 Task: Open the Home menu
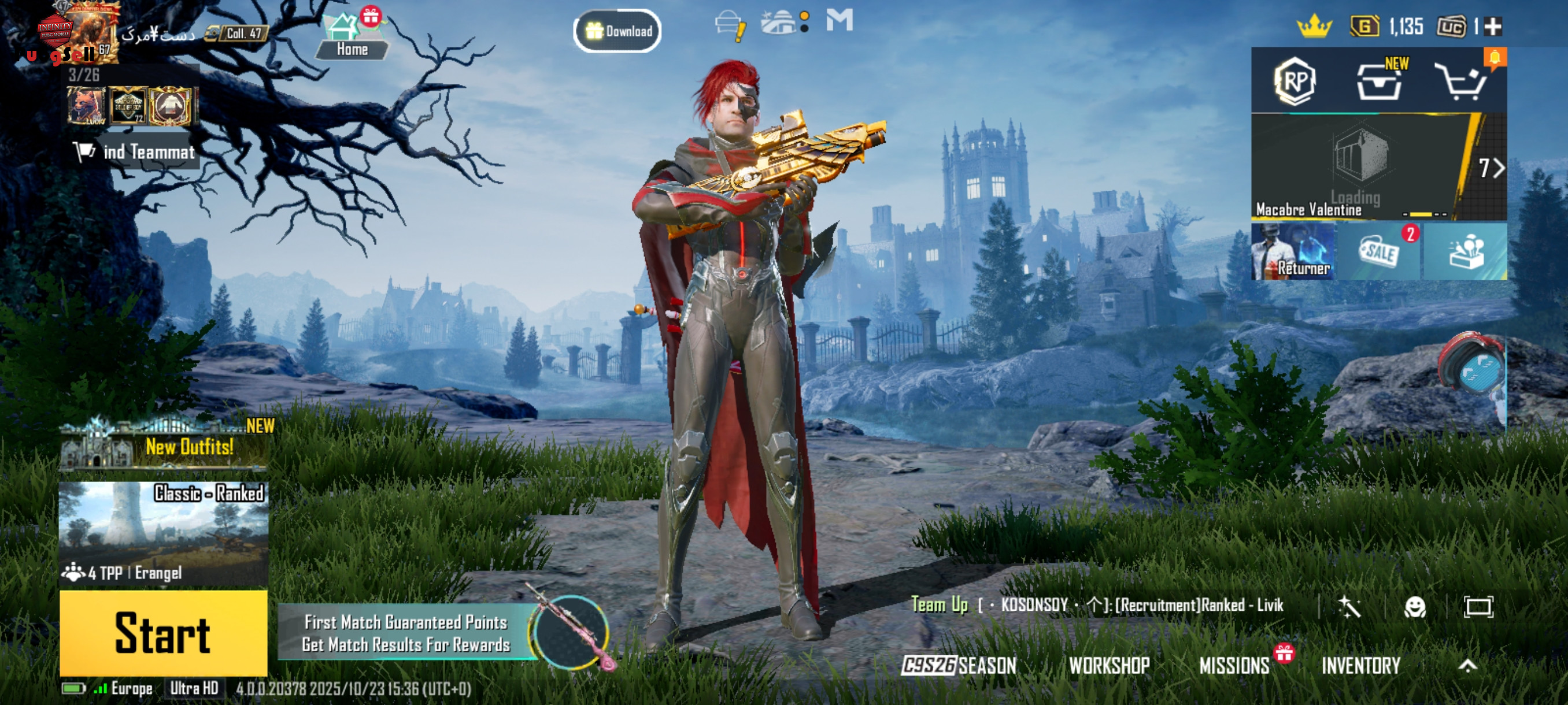point(351,38)
